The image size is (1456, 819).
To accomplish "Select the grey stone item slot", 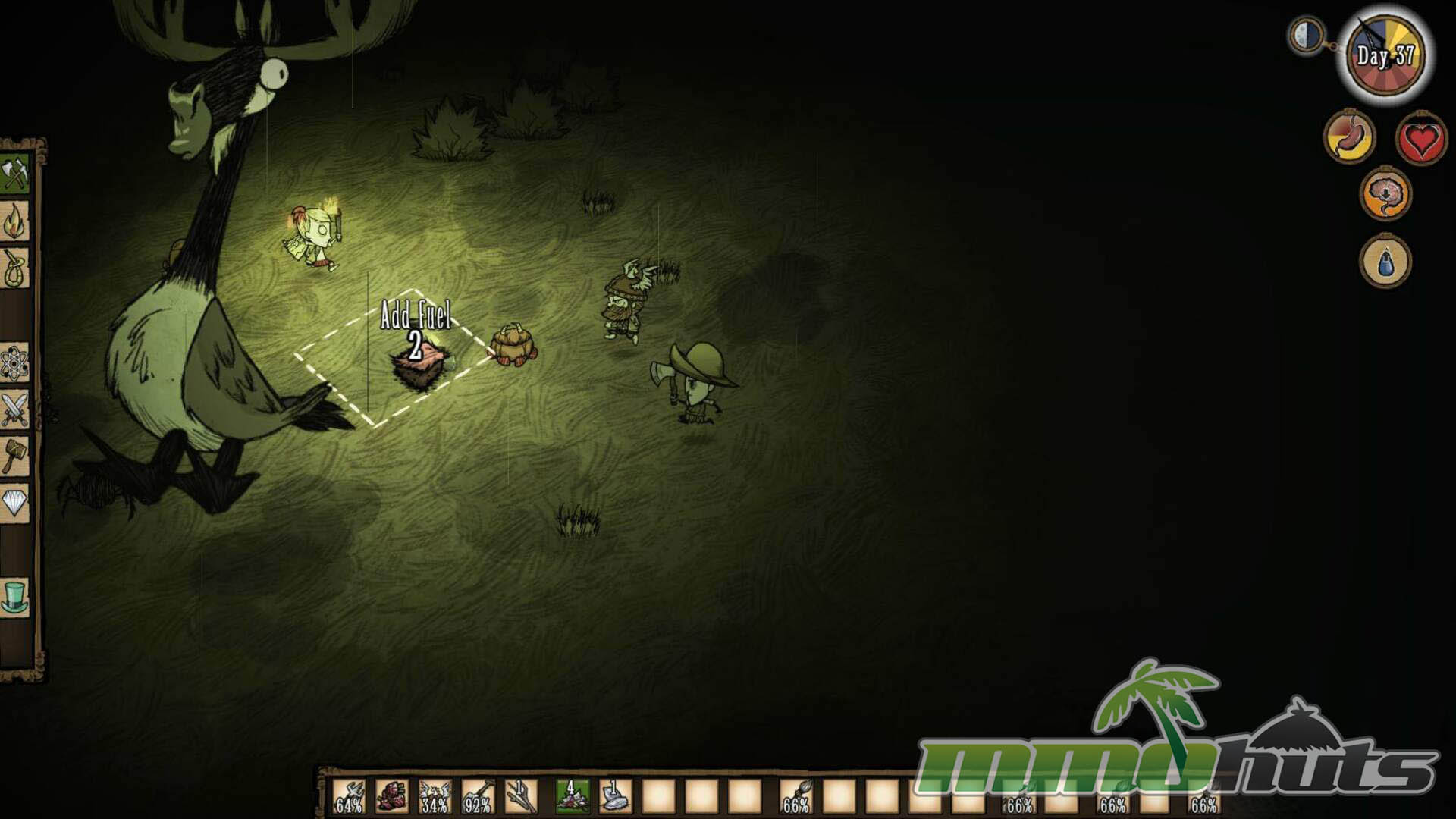I will (615, 796).
